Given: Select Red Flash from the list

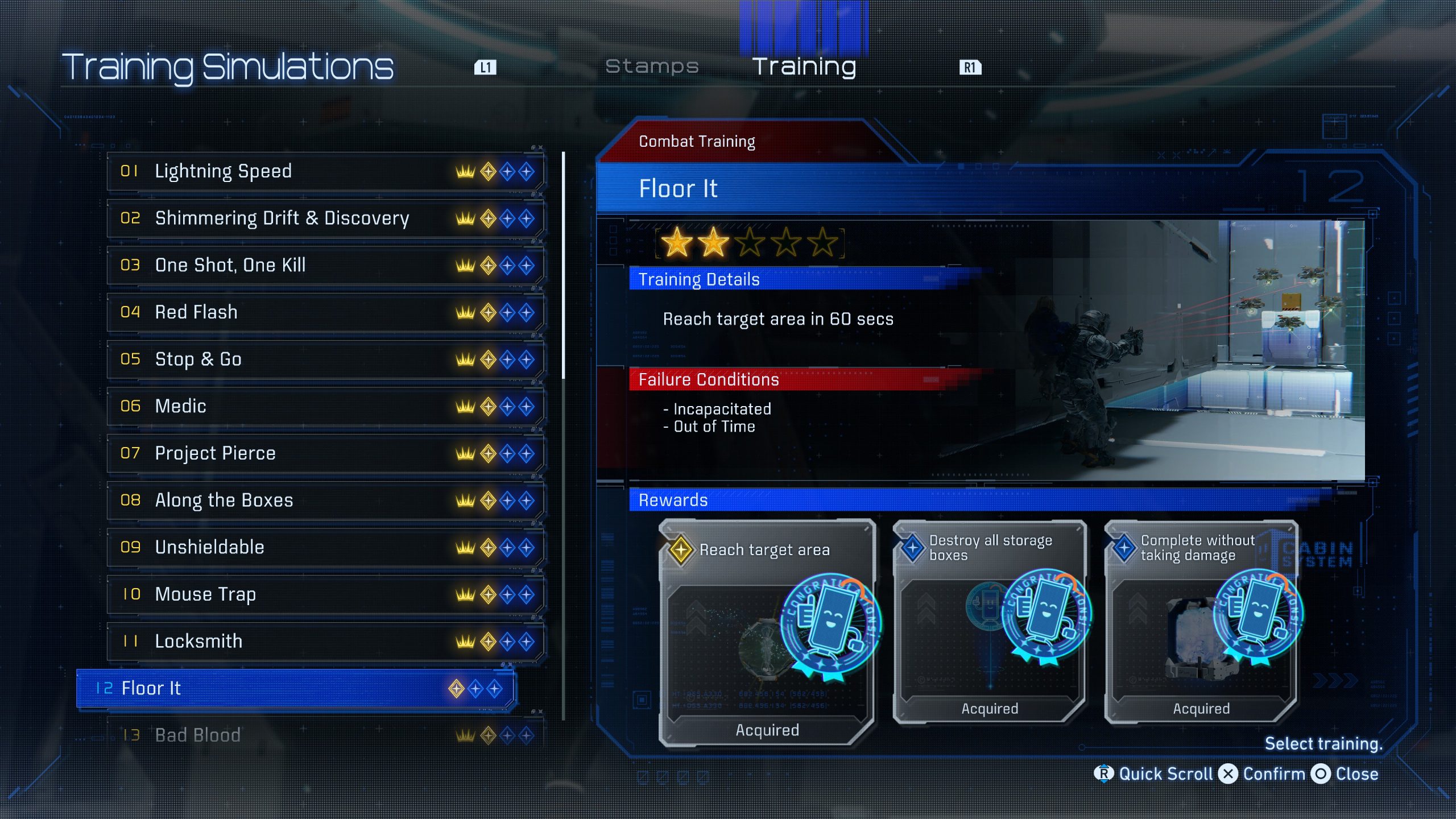Looking at the screenshot, I should (x=324, y=312).
